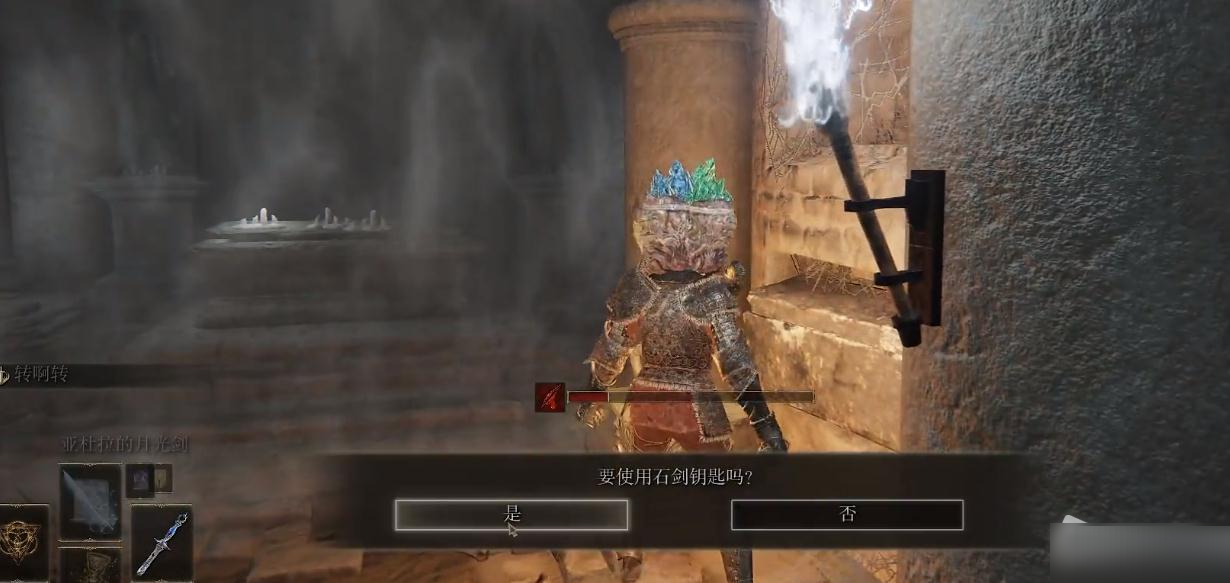Confirm using the Stonesword Key with 是
This screenshot has width=1230, height=583.
511,515
